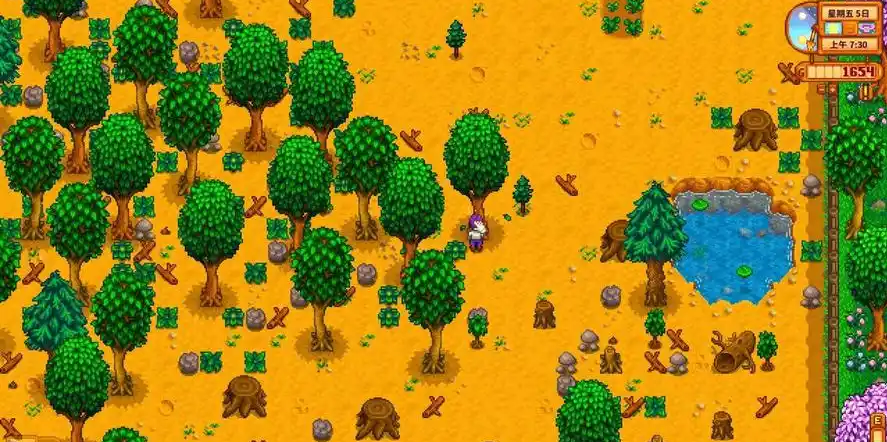
Task: Zoom out with the minus button
Action: (x=821, y=89)
